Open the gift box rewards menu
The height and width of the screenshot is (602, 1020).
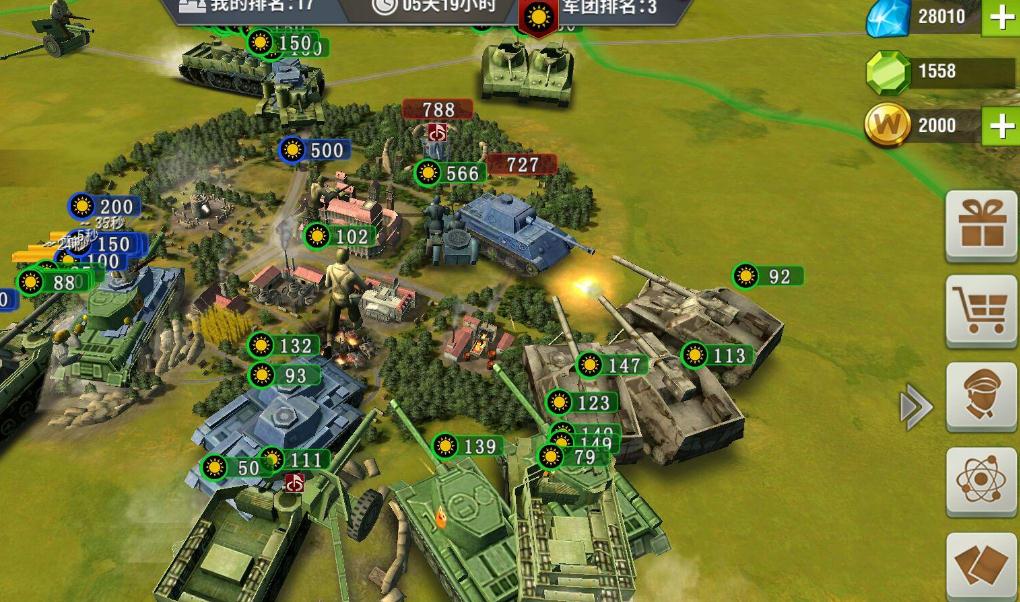pyautogui.click(x=981, y=224)
